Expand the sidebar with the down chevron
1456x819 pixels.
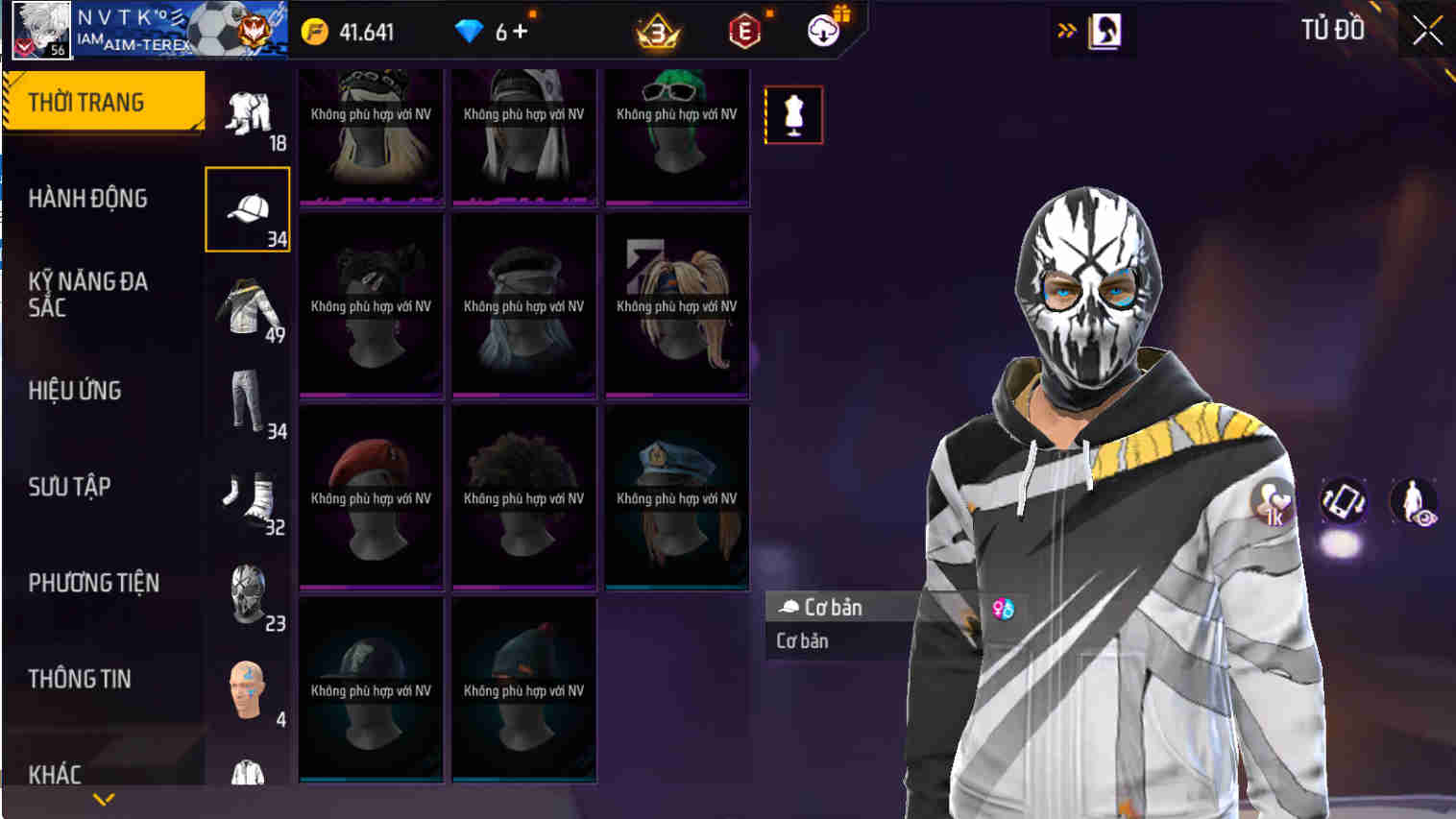tap(104, 799)
